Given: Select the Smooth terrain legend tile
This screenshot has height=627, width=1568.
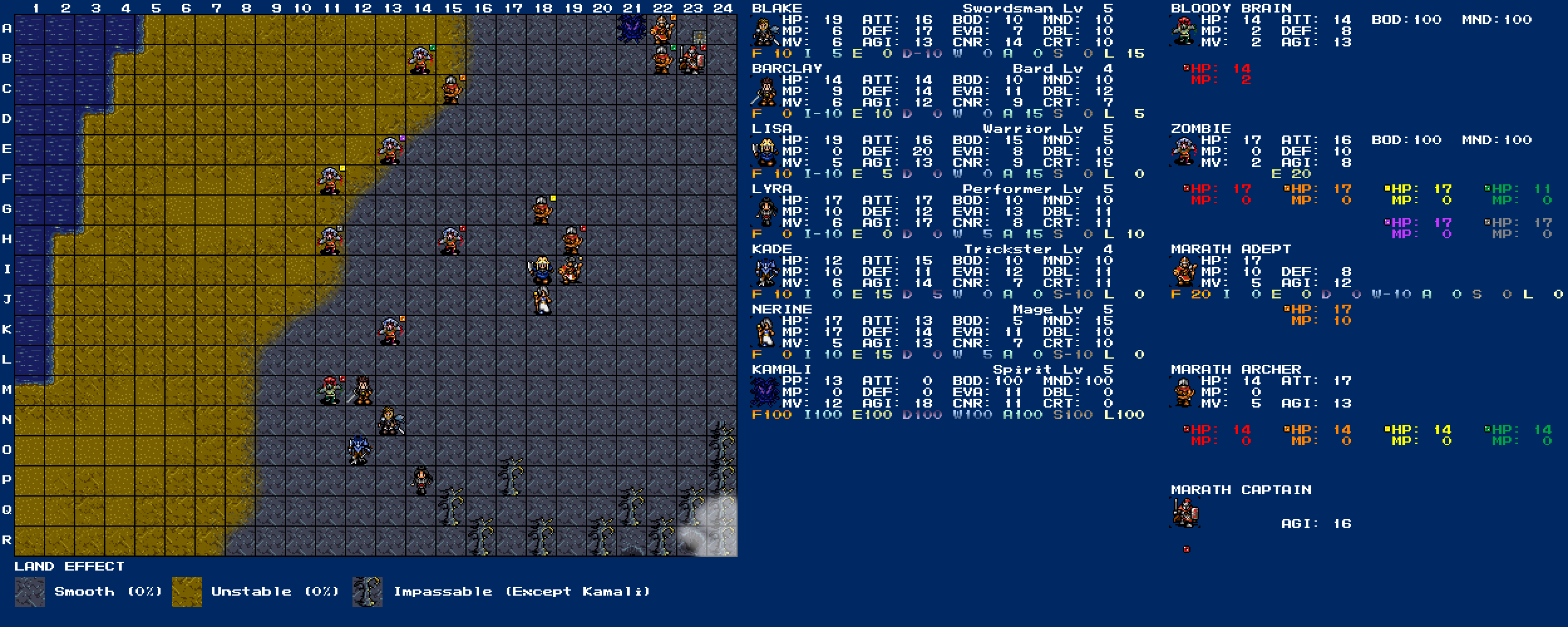Looking at the screenshot, I should pyautogui.click(x=30, y=592).
